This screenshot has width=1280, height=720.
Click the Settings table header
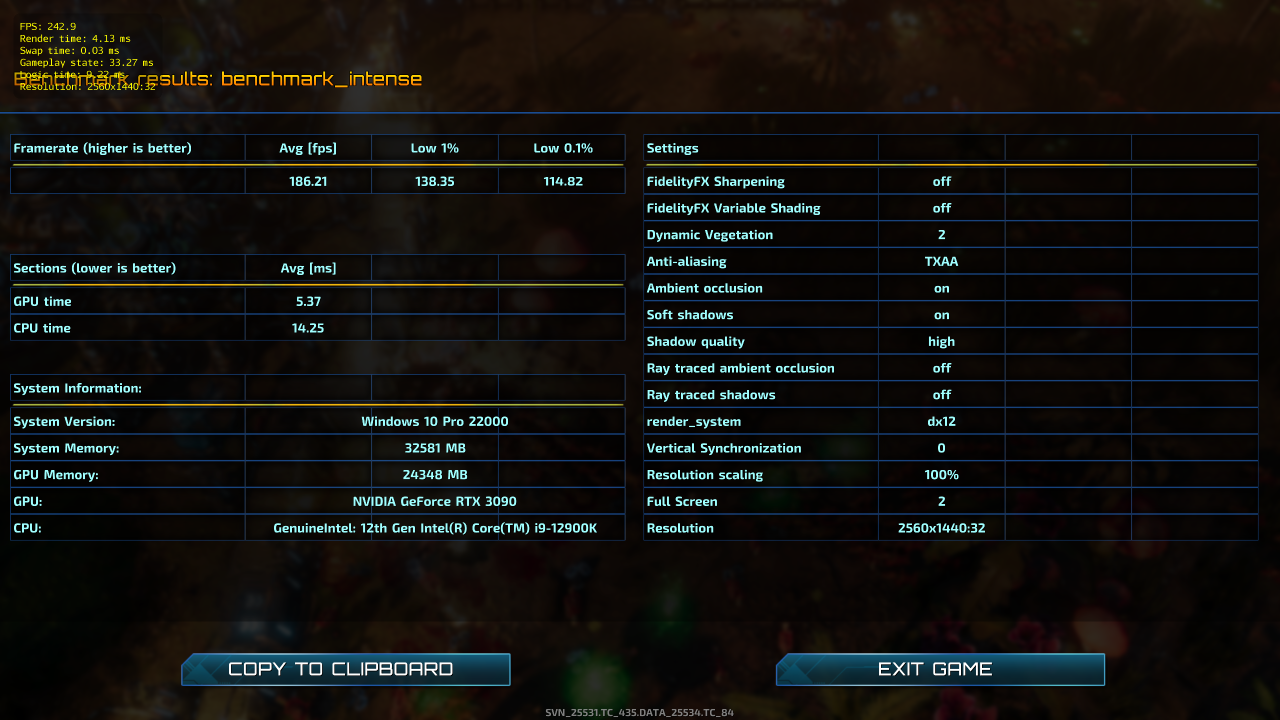coord(672,147)
